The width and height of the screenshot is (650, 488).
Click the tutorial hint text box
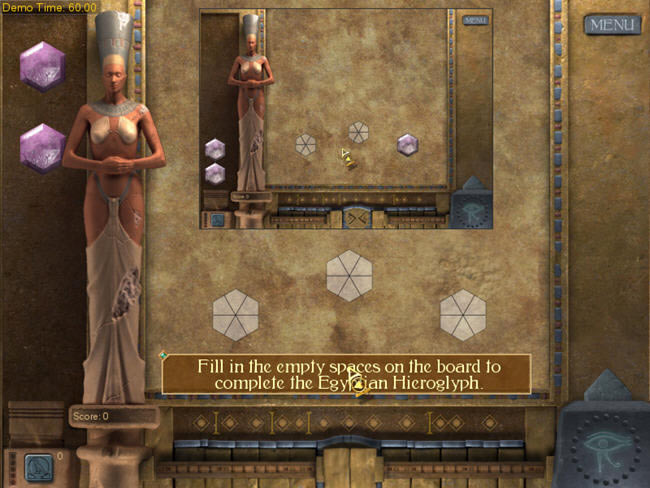click(x=346, y=374)
